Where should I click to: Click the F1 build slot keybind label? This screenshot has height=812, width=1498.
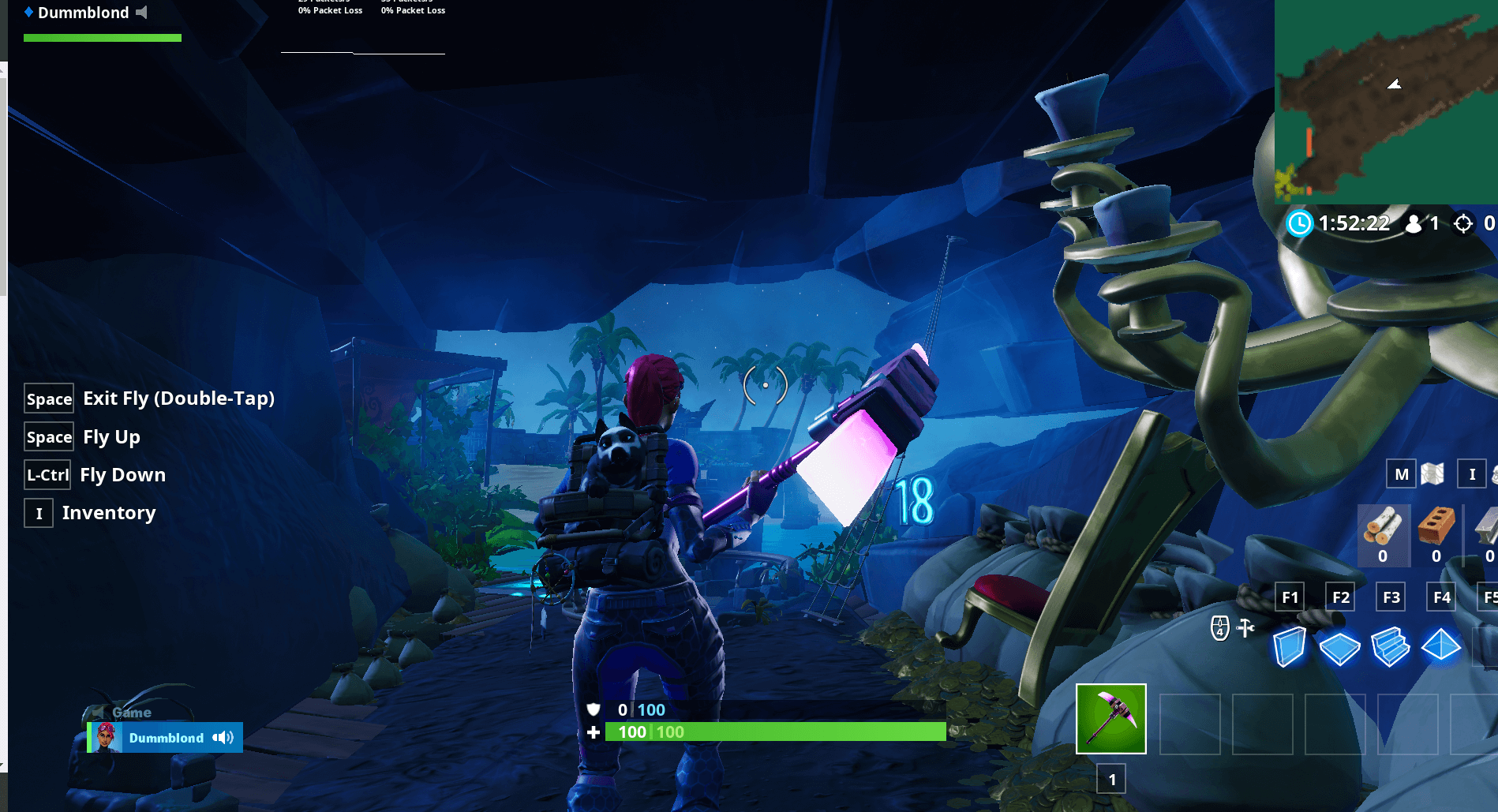click(x=1290, y=597)
